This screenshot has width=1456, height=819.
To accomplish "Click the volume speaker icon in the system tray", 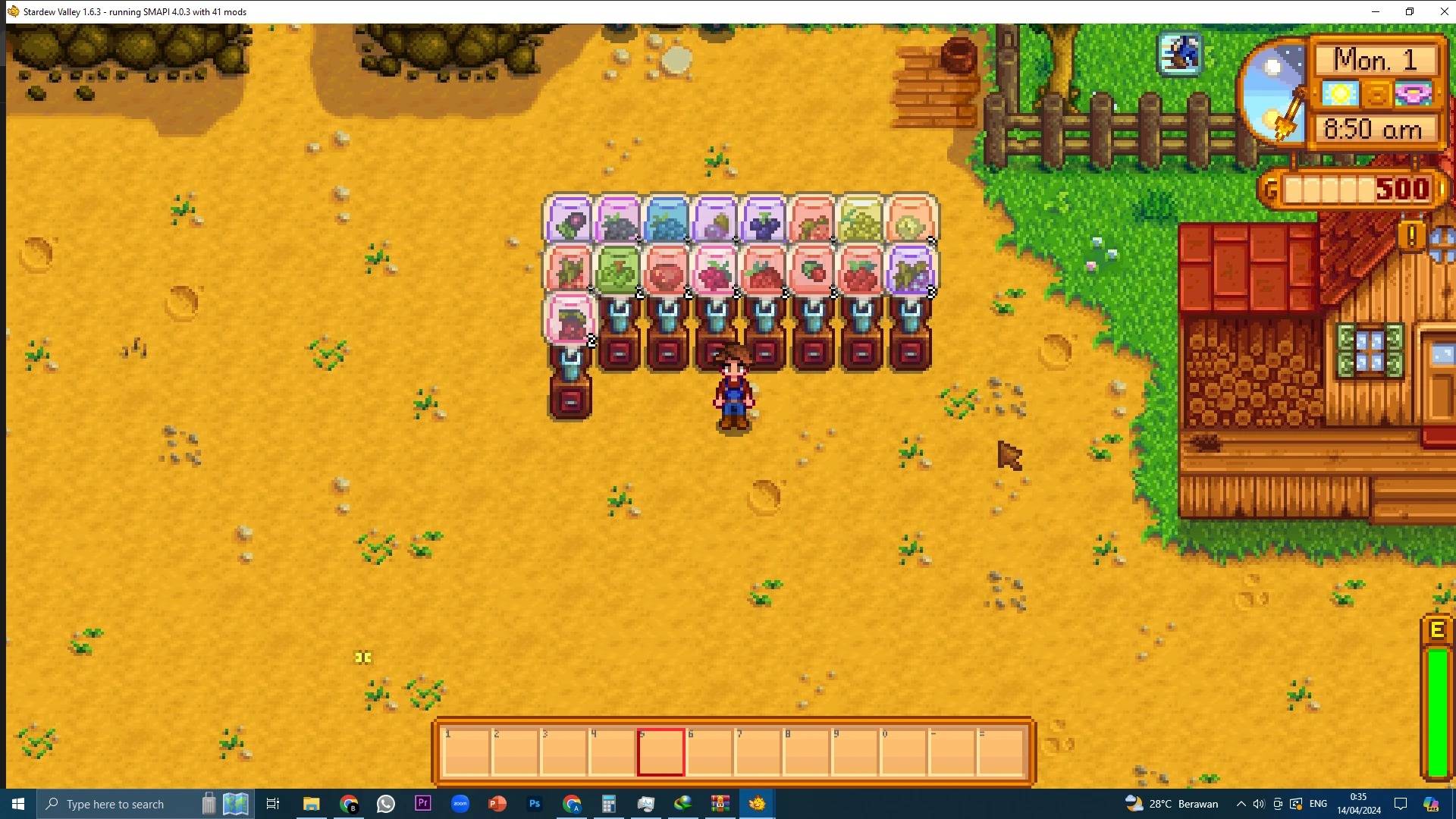I will 1259,804.
